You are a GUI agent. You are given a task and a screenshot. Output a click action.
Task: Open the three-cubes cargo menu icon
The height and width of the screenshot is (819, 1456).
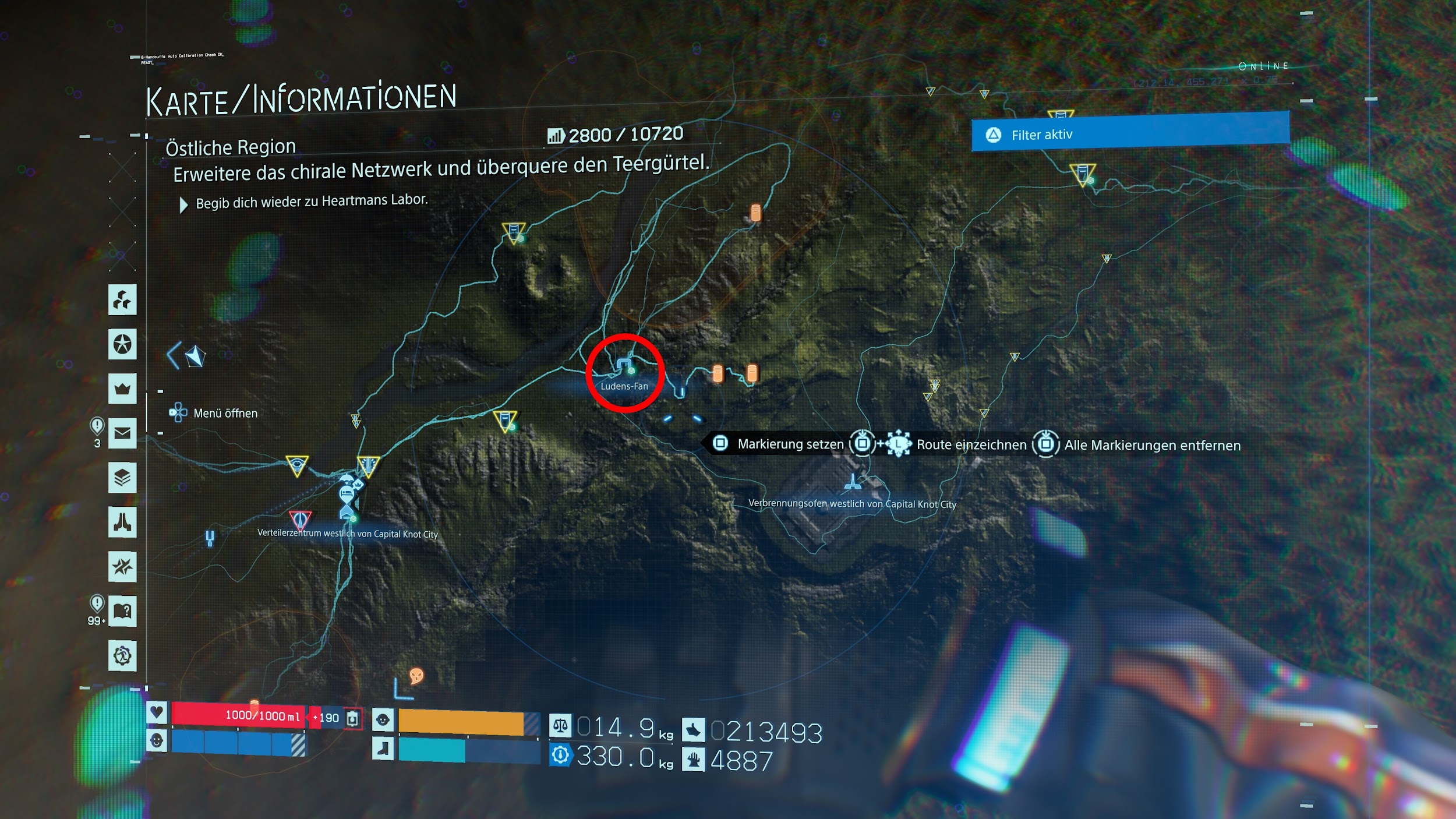pyautogui.click(x=122, y=300)
